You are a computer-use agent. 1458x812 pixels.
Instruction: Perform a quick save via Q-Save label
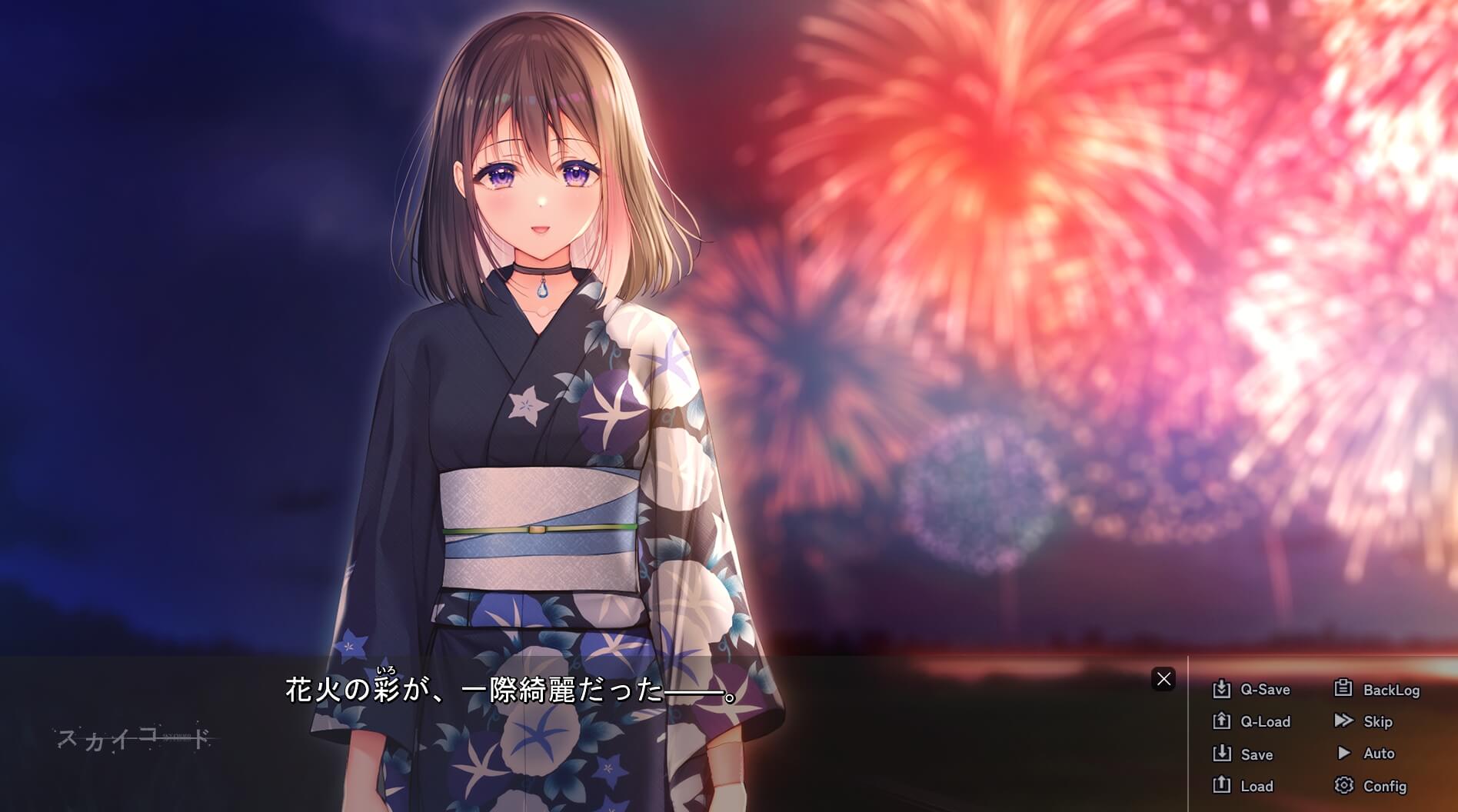tap(1264, 690)
